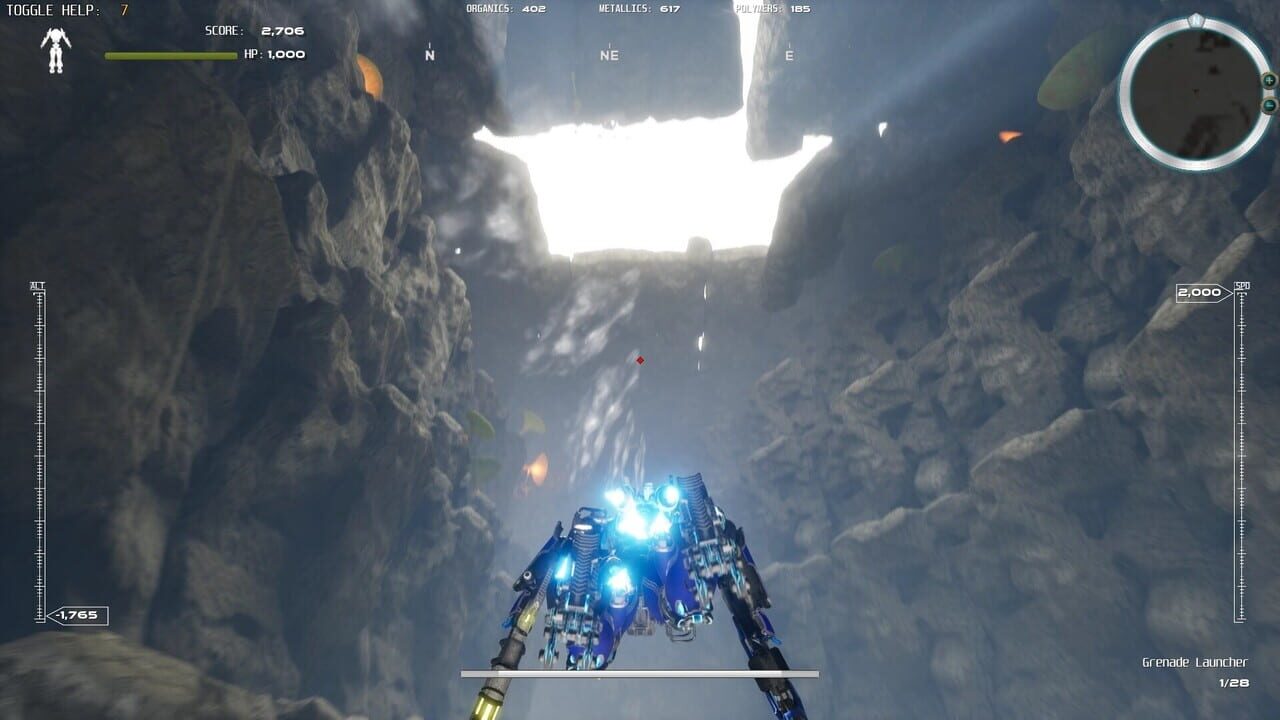Click the NE compass heading marker
The image size is (1280, 720).
[609, 55]
